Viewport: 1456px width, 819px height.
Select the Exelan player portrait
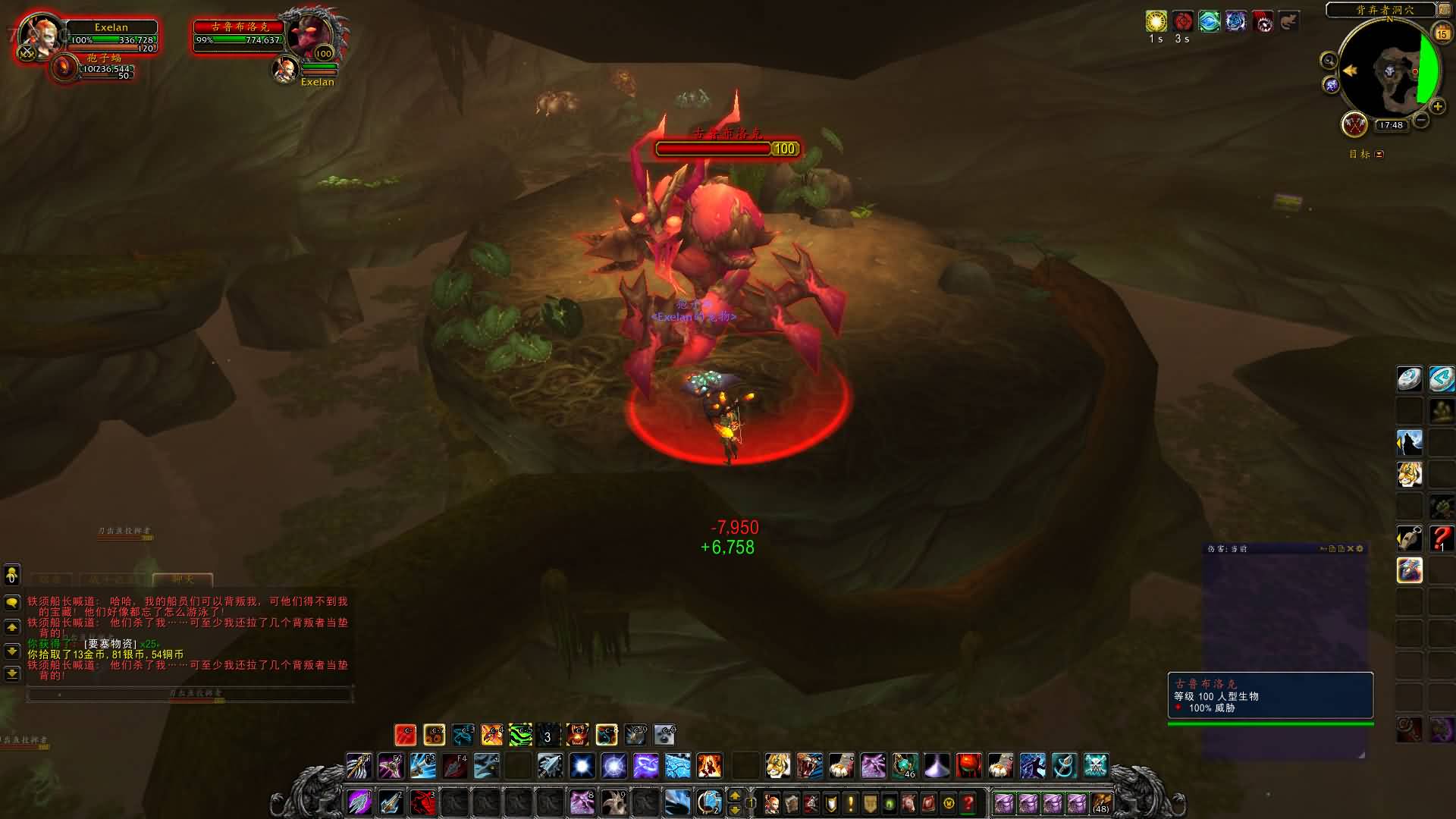pyautogui.click(x=39, y=35)
